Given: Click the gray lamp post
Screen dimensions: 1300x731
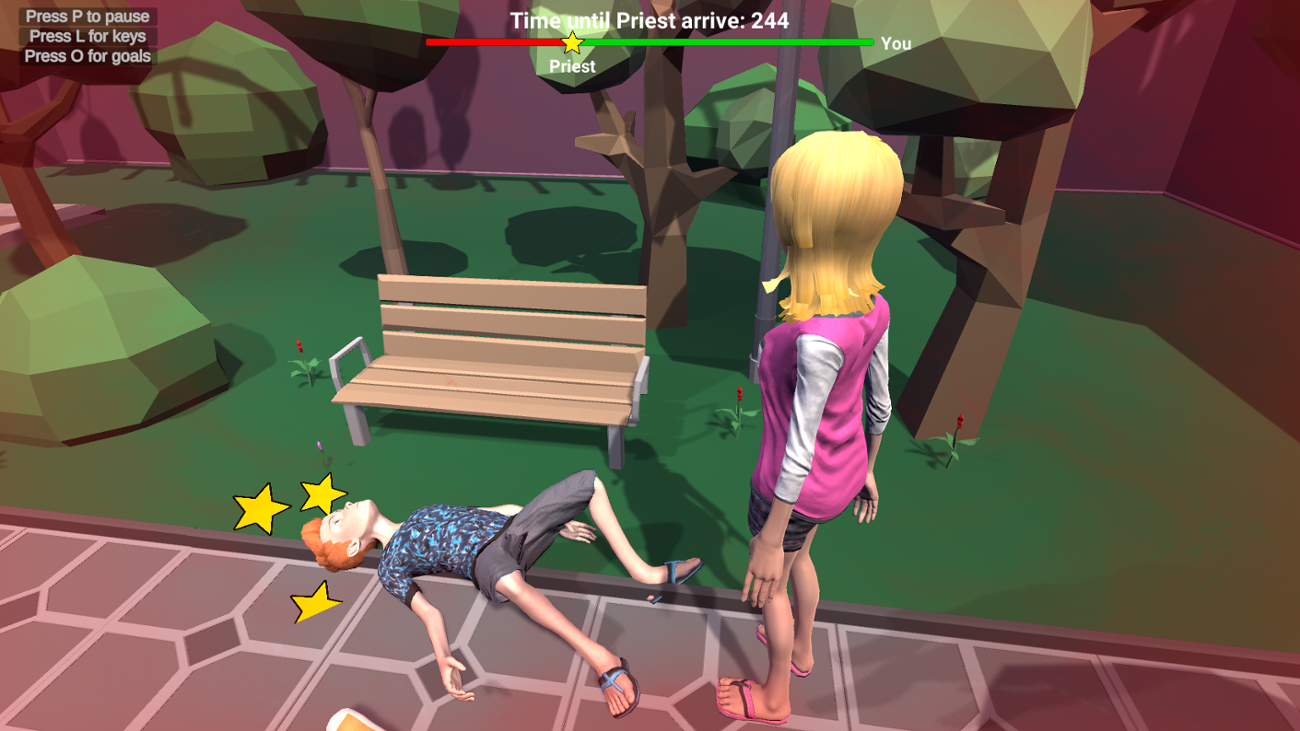Looking at the screenshot, I should [x=770, y=200].
